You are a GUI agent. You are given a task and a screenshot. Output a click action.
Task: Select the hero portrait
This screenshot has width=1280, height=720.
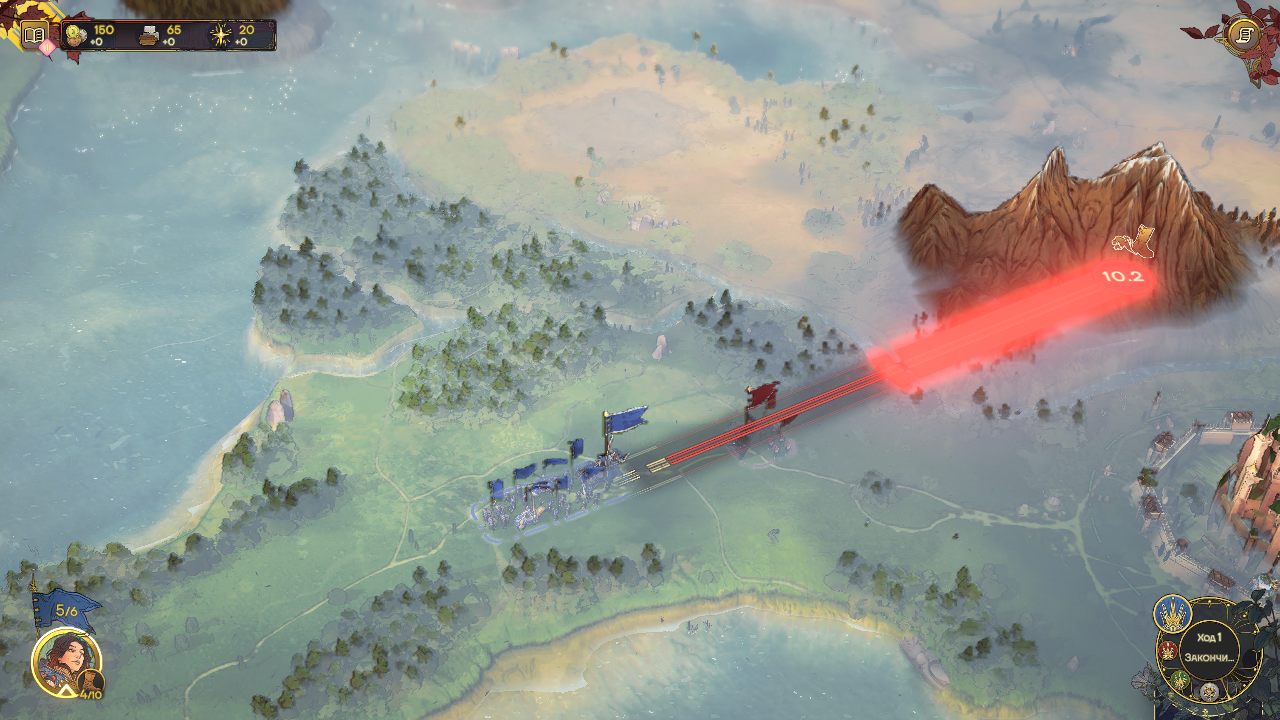point(66,660)
